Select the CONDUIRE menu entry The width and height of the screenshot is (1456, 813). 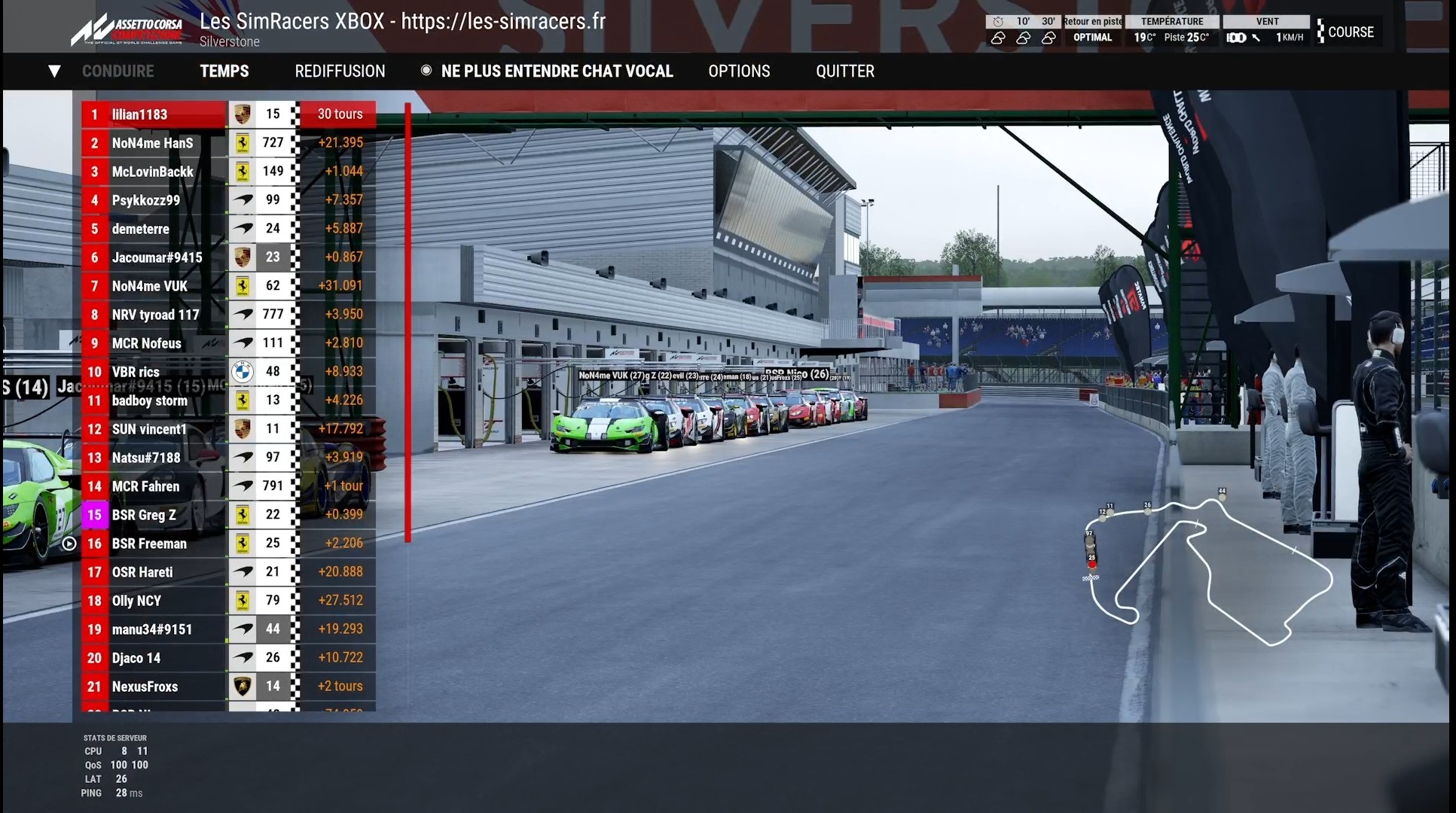pyautogui.click(x=118, y=72)
